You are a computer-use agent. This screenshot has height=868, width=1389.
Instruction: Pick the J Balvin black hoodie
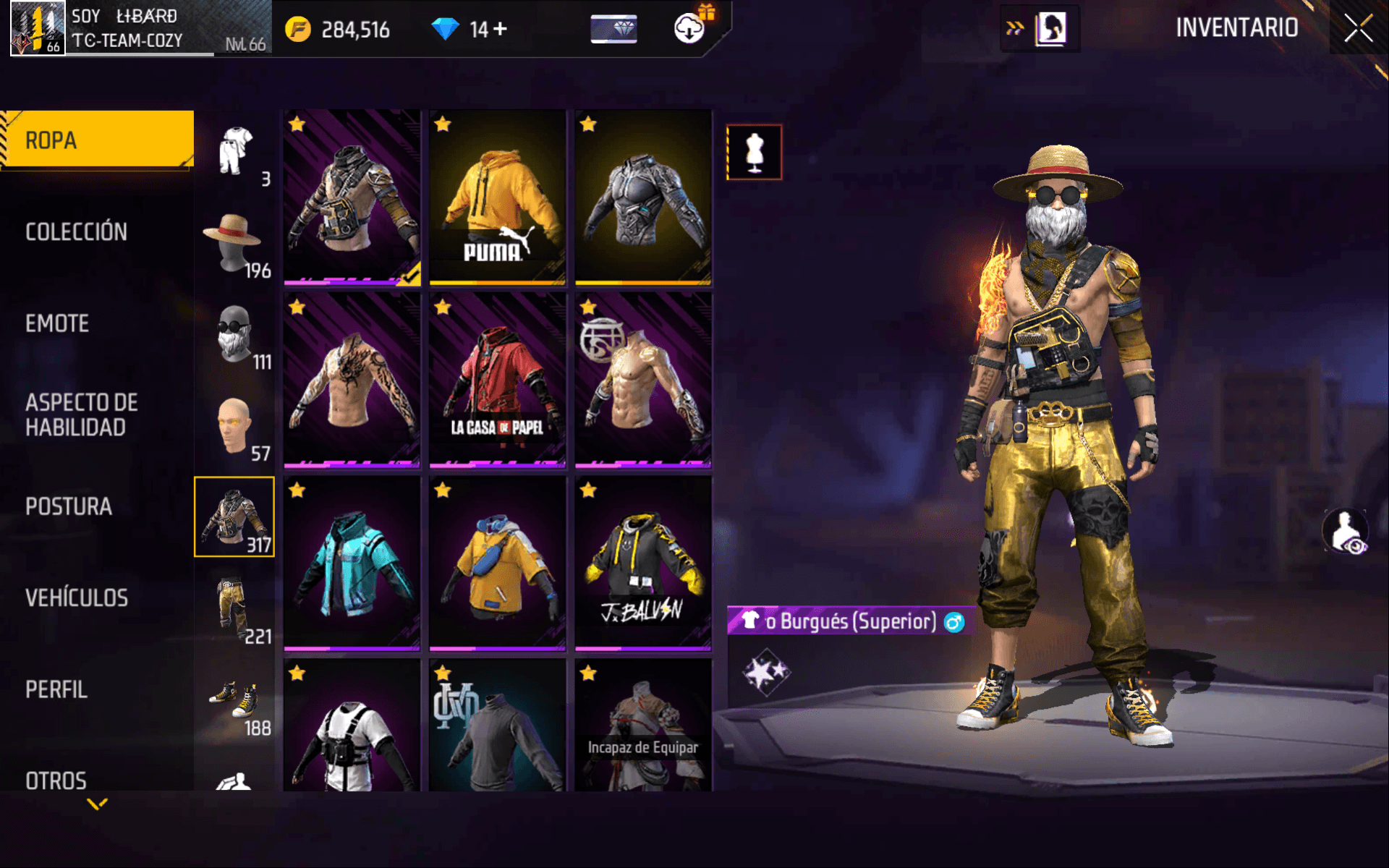(x=643, y=563)
